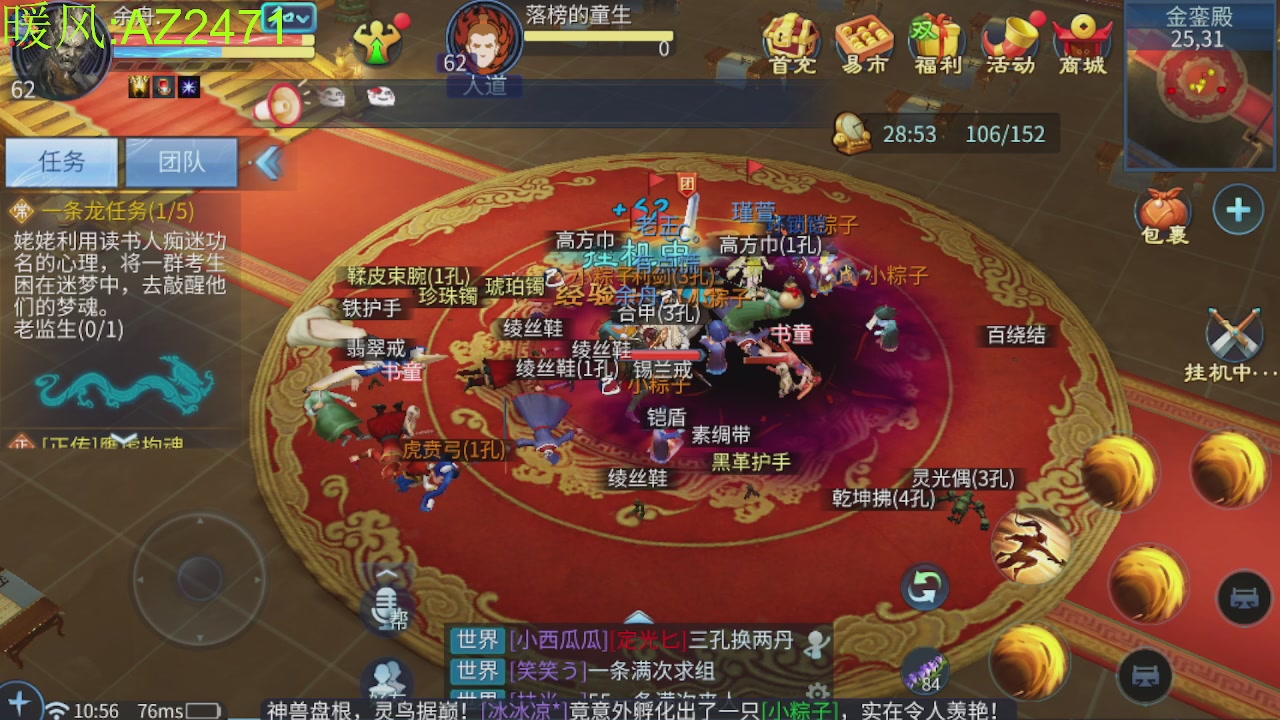Switch to the 任务 quest tab
The image size is (1280, 720).
[x=63, y=161]
